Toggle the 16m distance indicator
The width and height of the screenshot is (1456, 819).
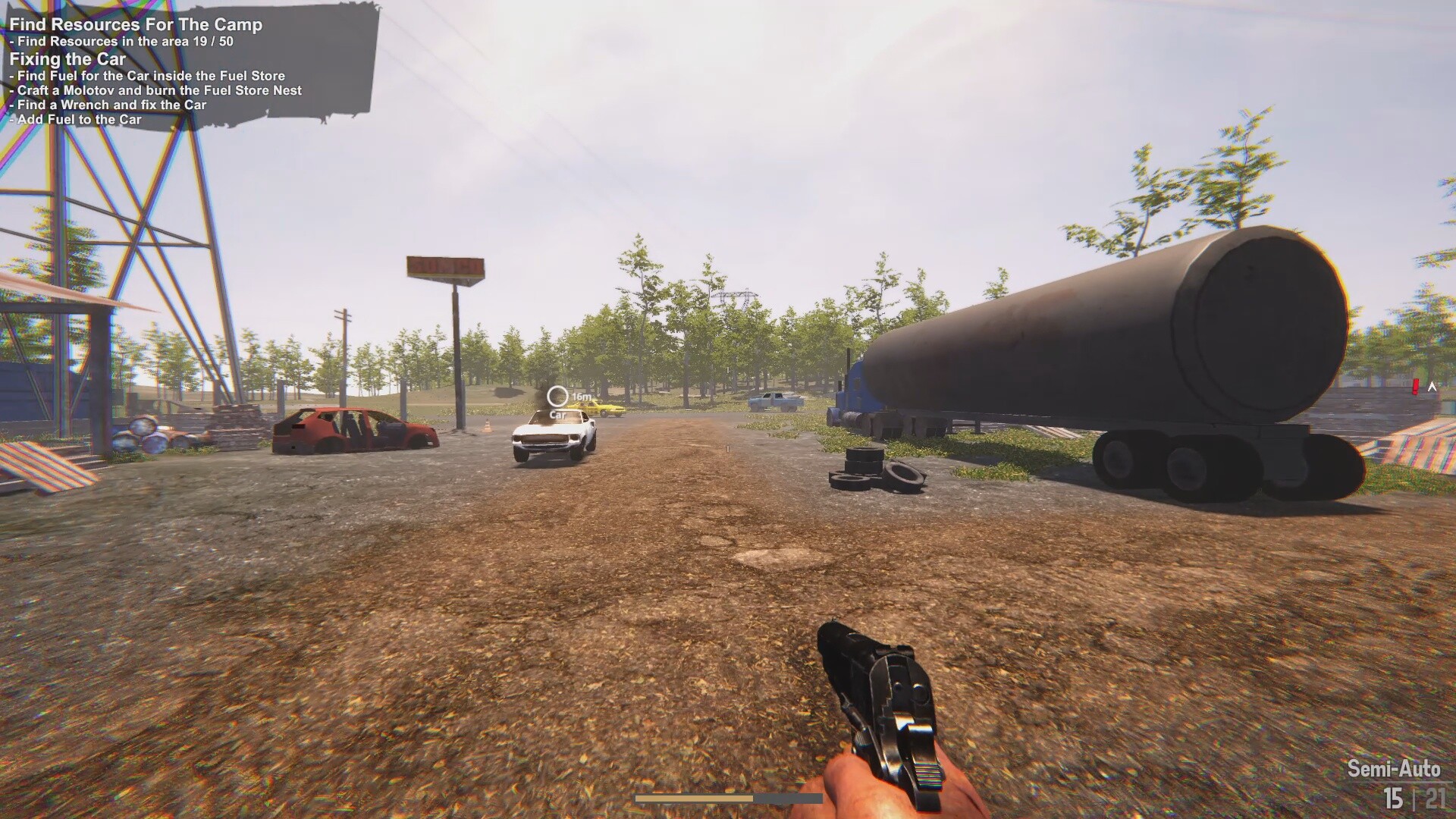pos(581,396)
